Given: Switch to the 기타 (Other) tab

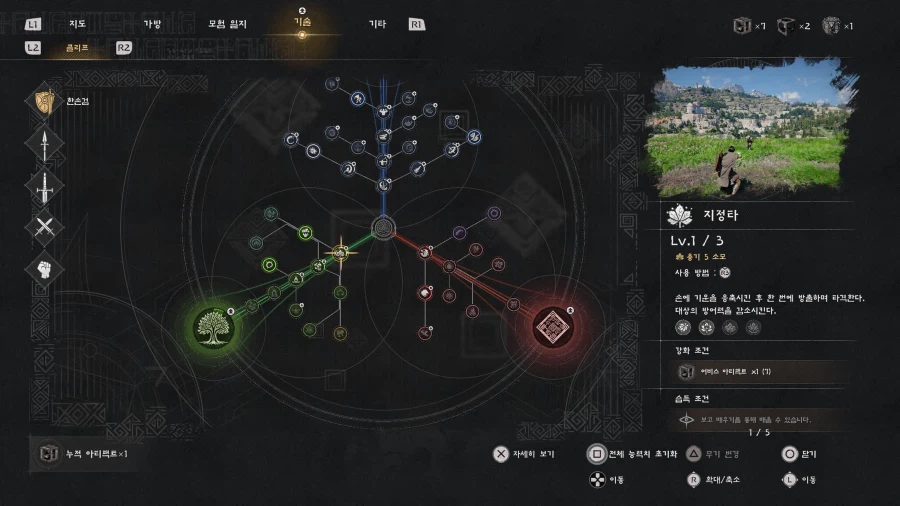Looking at the screenshot, I should (377, 24).
